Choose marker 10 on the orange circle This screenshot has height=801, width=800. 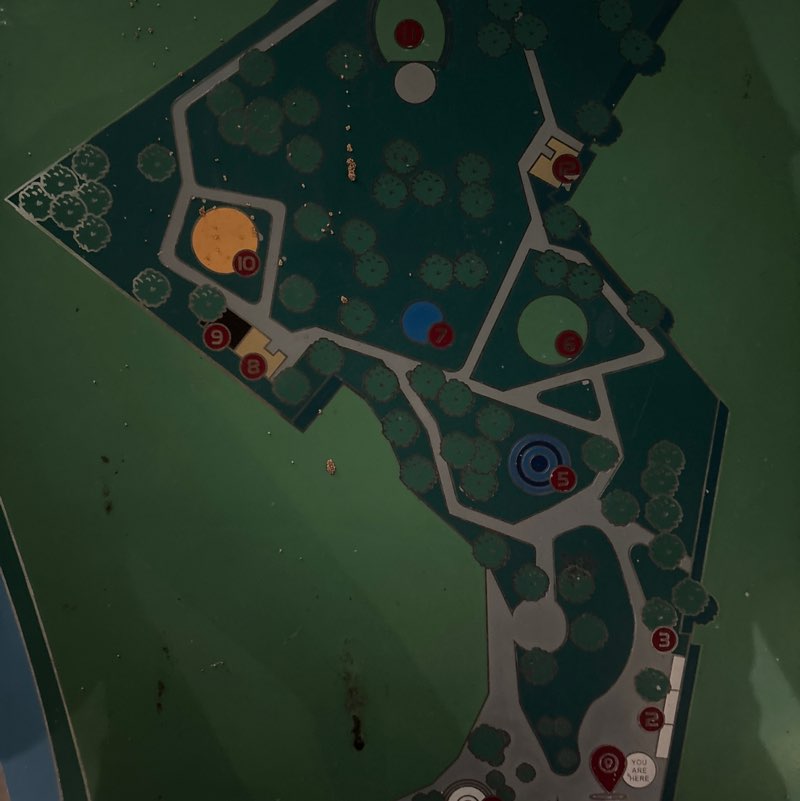point(246,264)
